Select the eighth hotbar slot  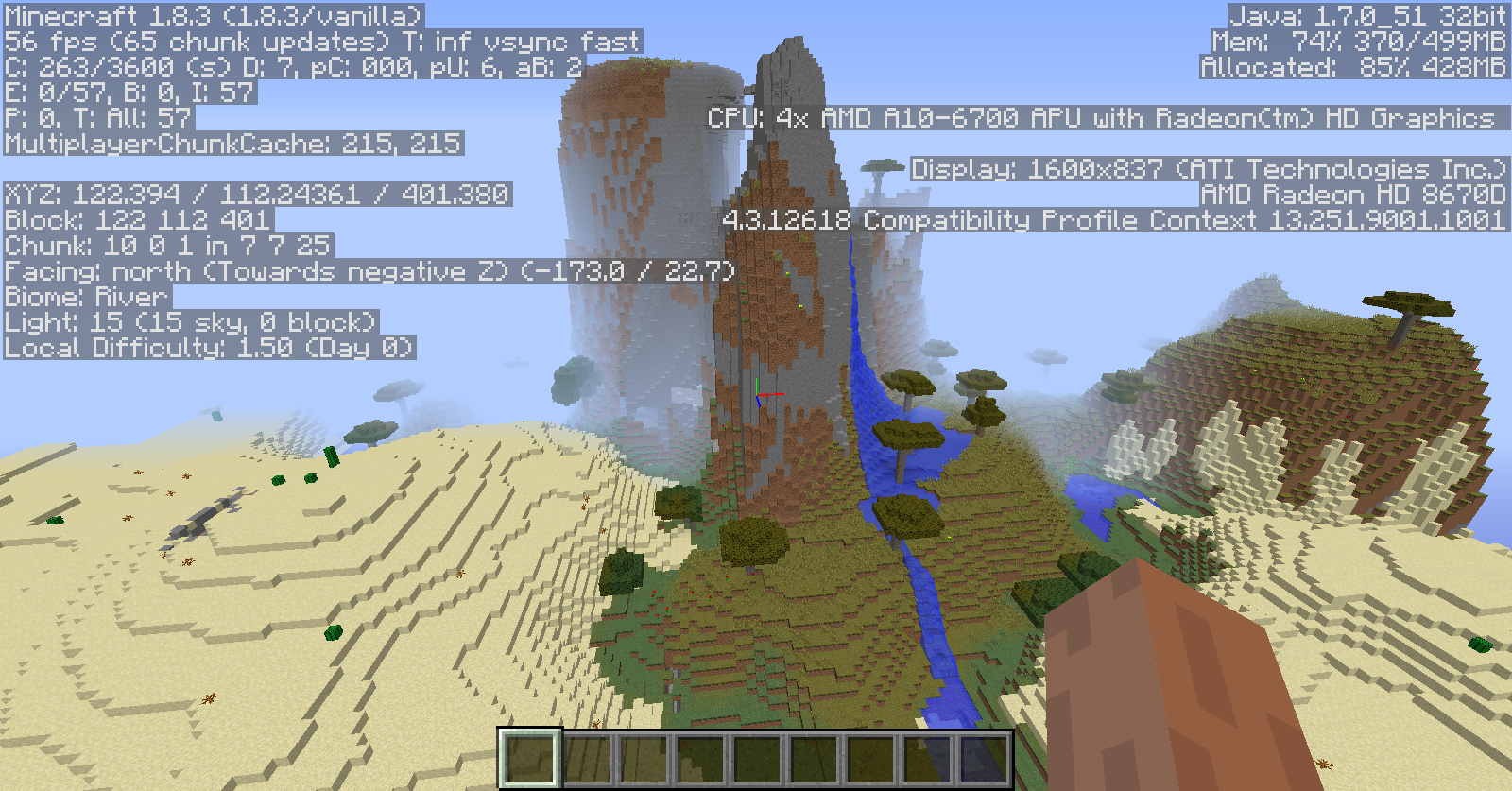pyautogui.click(x=928, y=754)
